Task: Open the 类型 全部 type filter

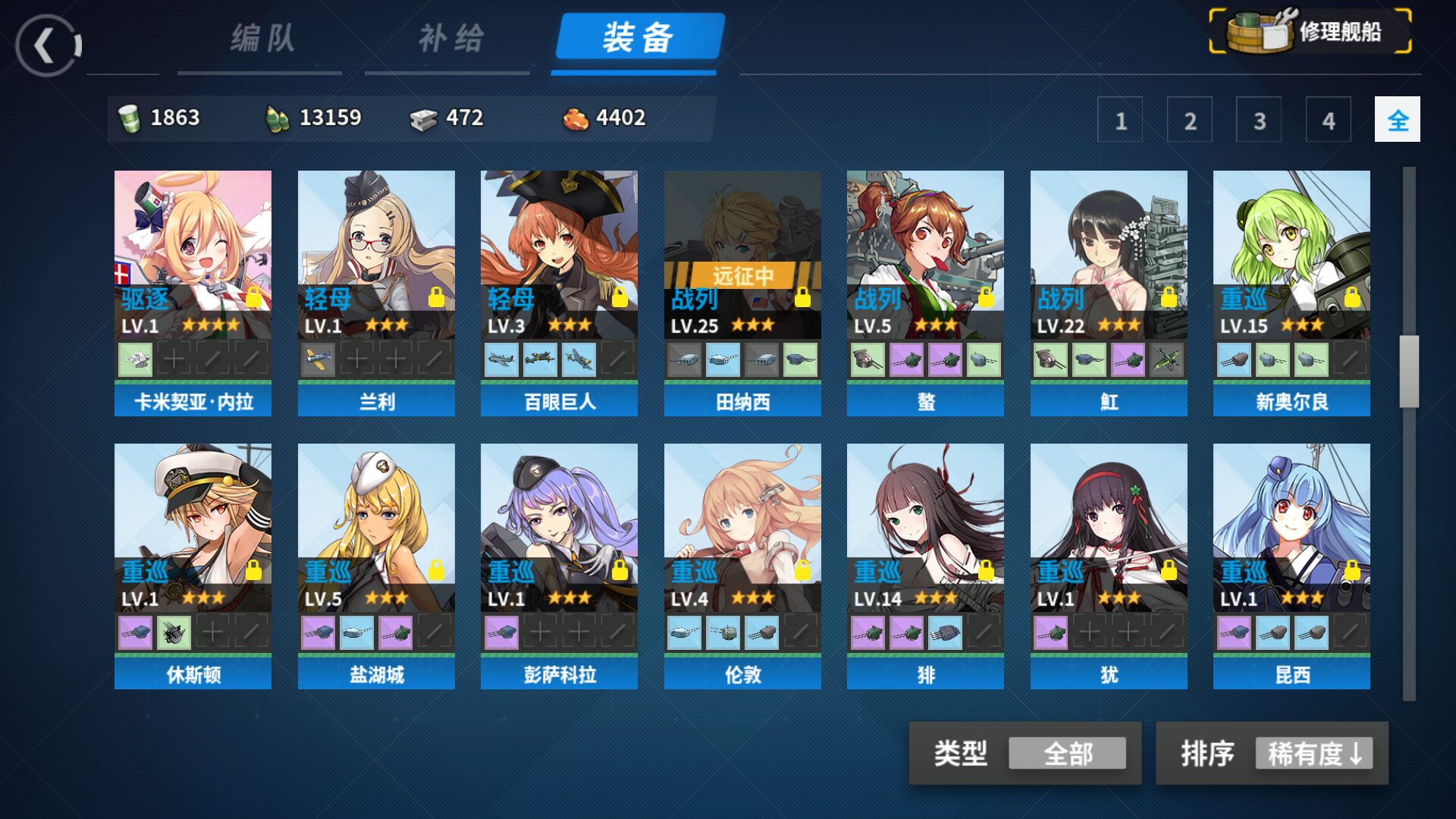Action: (x=1066, y=754)
